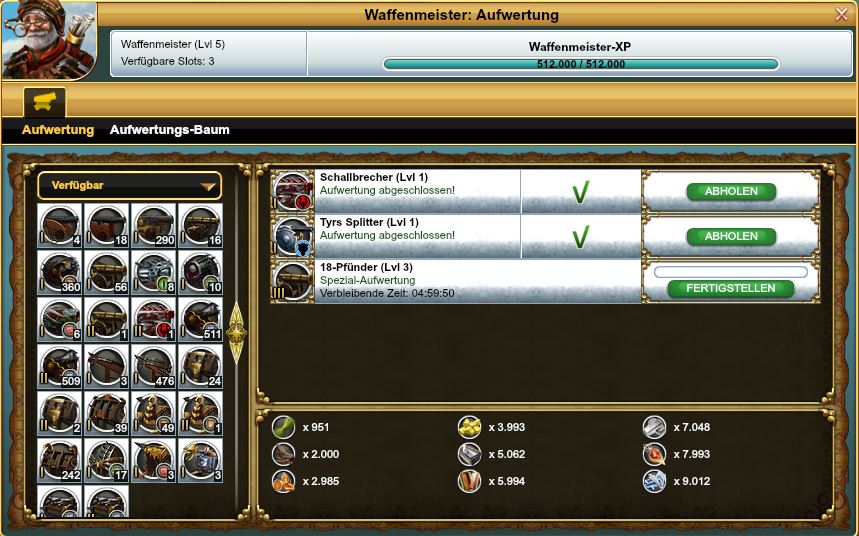Pick the weapon slot showing 18
This screenshot has width=859, height=536.
tap(107, 226)
